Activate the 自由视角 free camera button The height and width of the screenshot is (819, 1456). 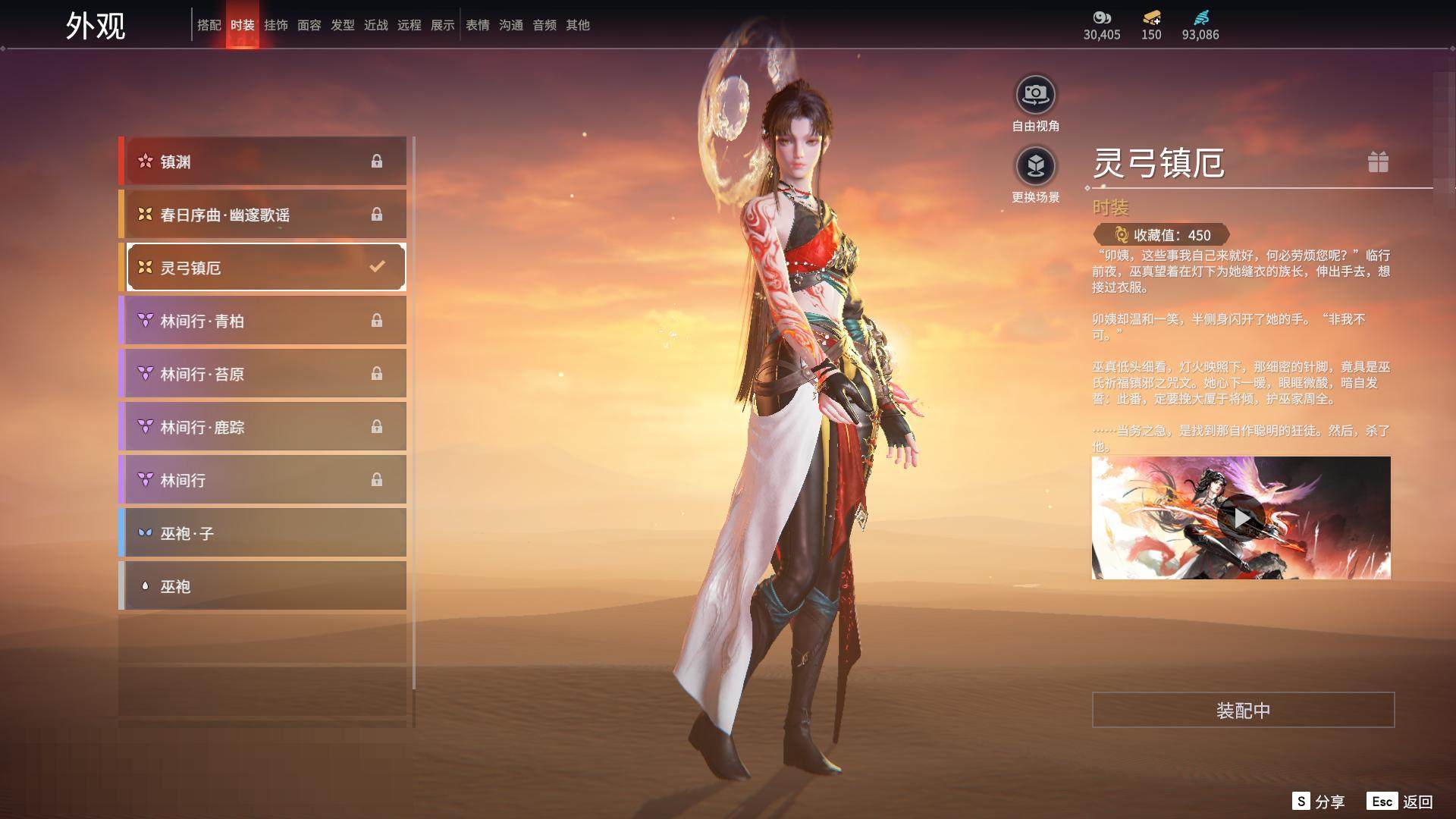click(1035, 96)
